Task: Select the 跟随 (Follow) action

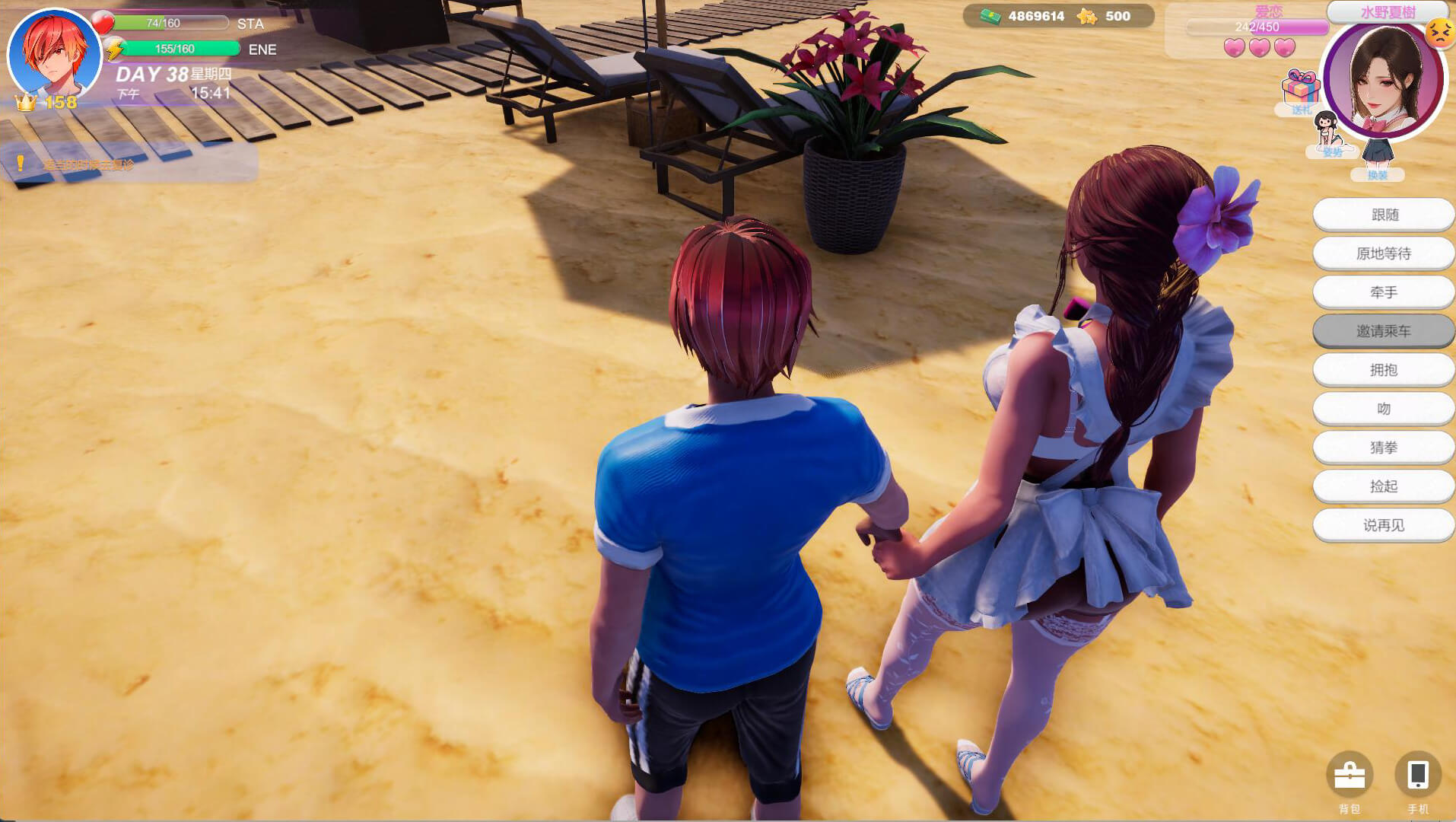Action: pos(1384,215)
